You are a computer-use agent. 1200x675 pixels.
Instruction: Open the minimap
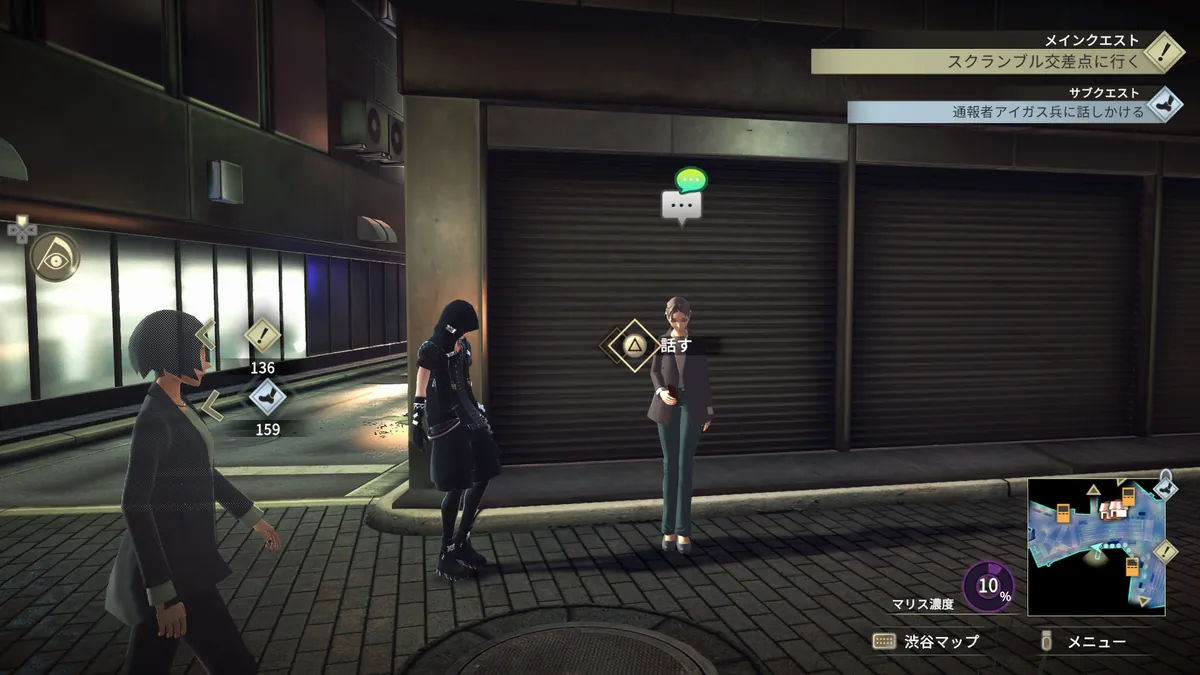pos(1095,546)
